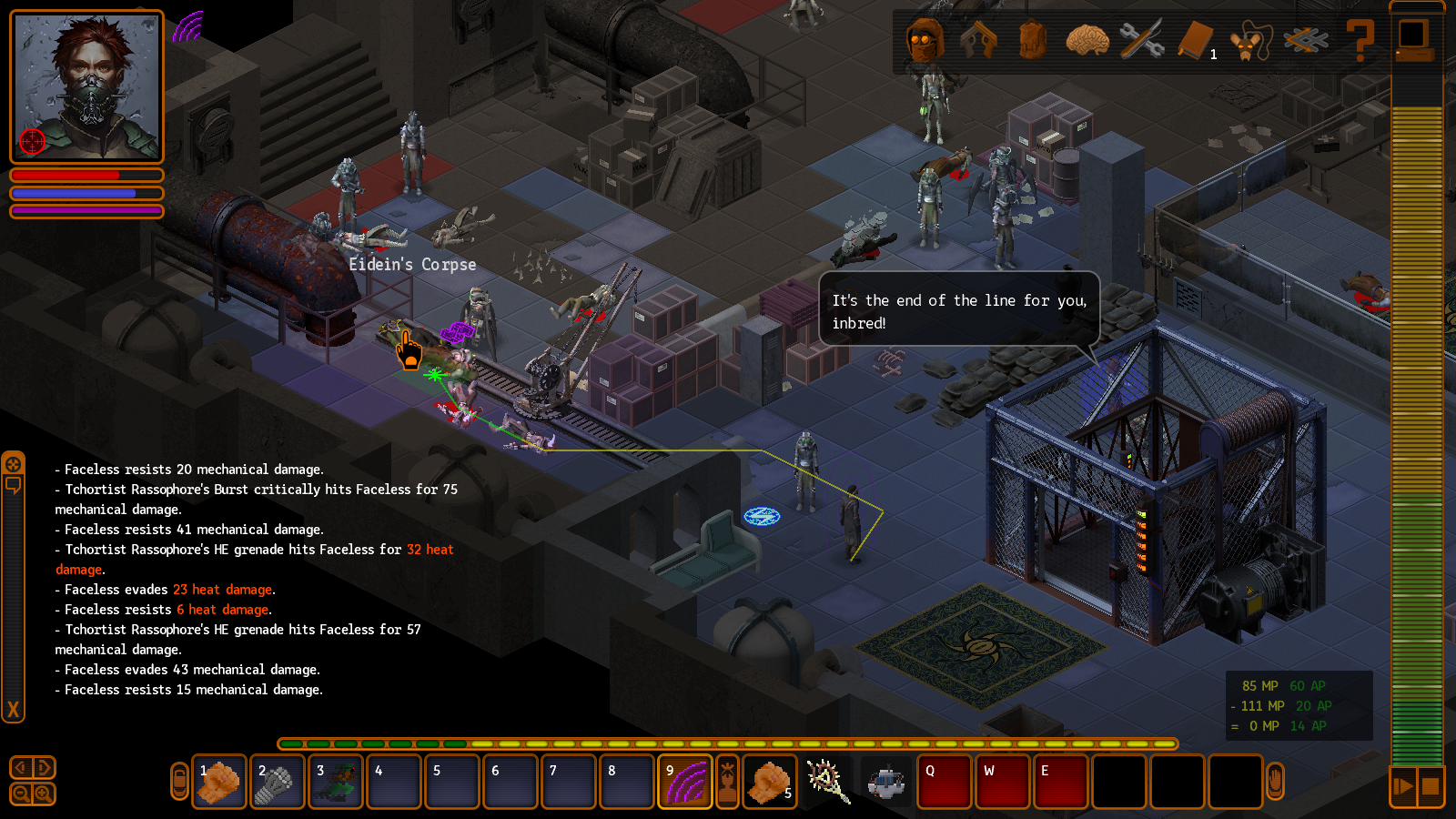
Task: Open the psi abilities brain icon
Action: coord(1087,41)
